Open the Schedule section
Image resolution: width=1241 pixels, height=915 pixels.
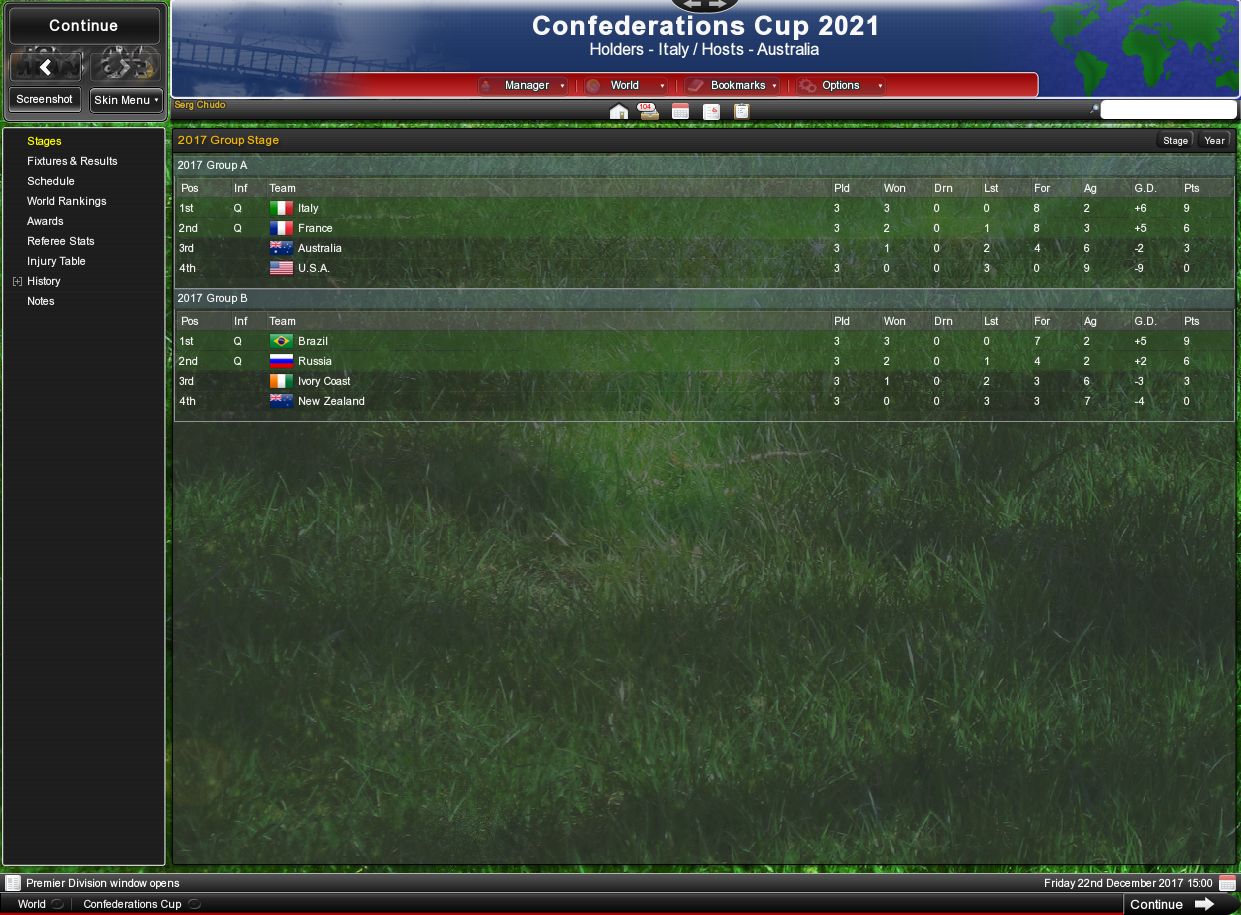coord(51,181)
